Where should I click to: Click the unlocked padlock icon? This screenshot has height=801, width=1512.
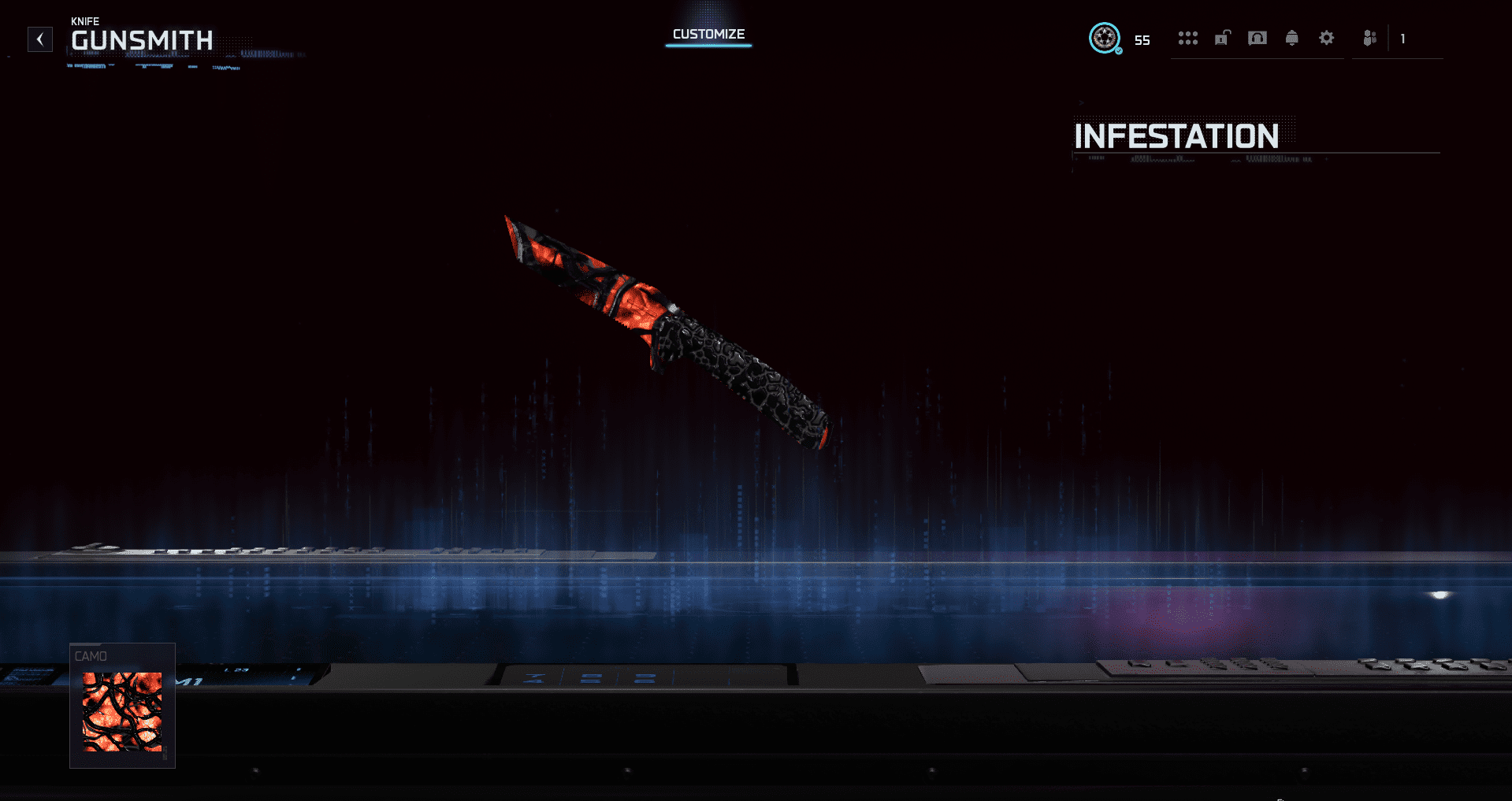pos(1222,38)
